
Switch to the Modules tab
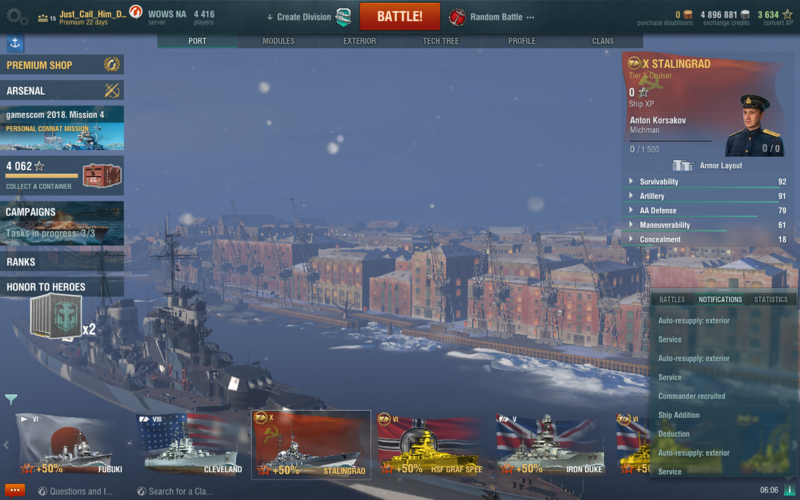278,41
